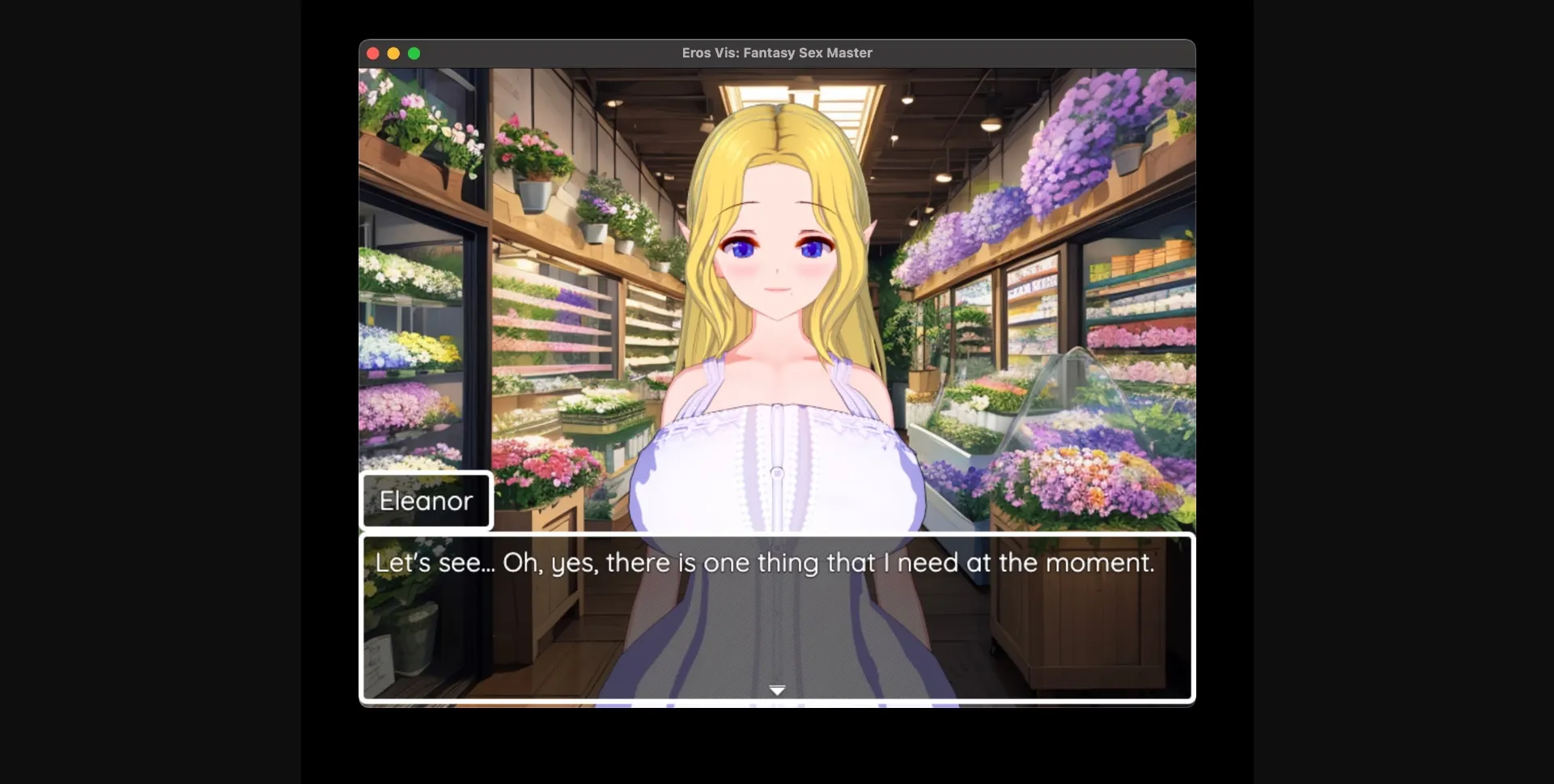Click the green fullscreen button
1554x784 pixels.
pos(414,53)
